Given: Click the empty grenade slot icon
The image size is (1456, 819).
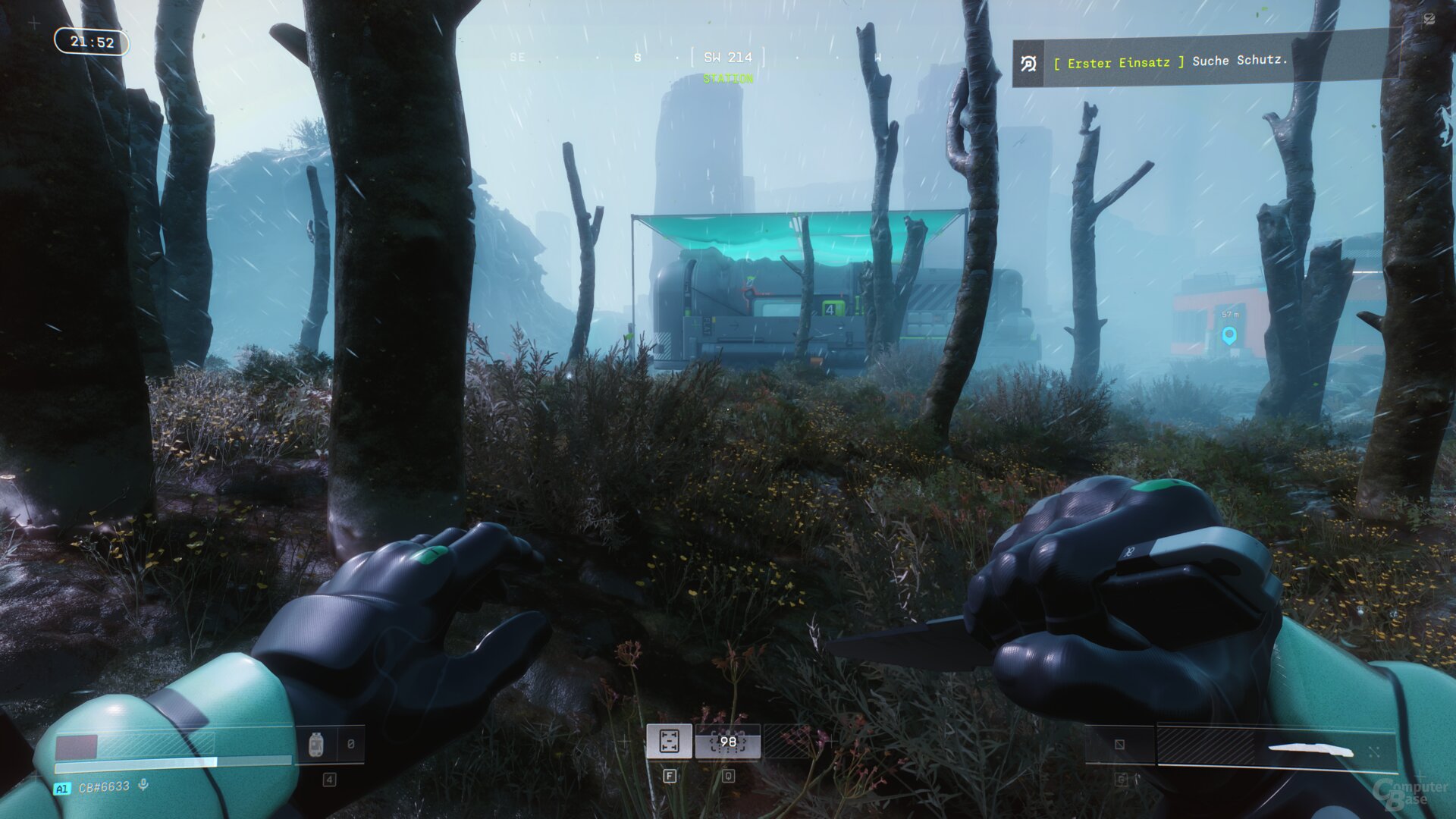Looking at the screenshot, I should click(1120, 745).
